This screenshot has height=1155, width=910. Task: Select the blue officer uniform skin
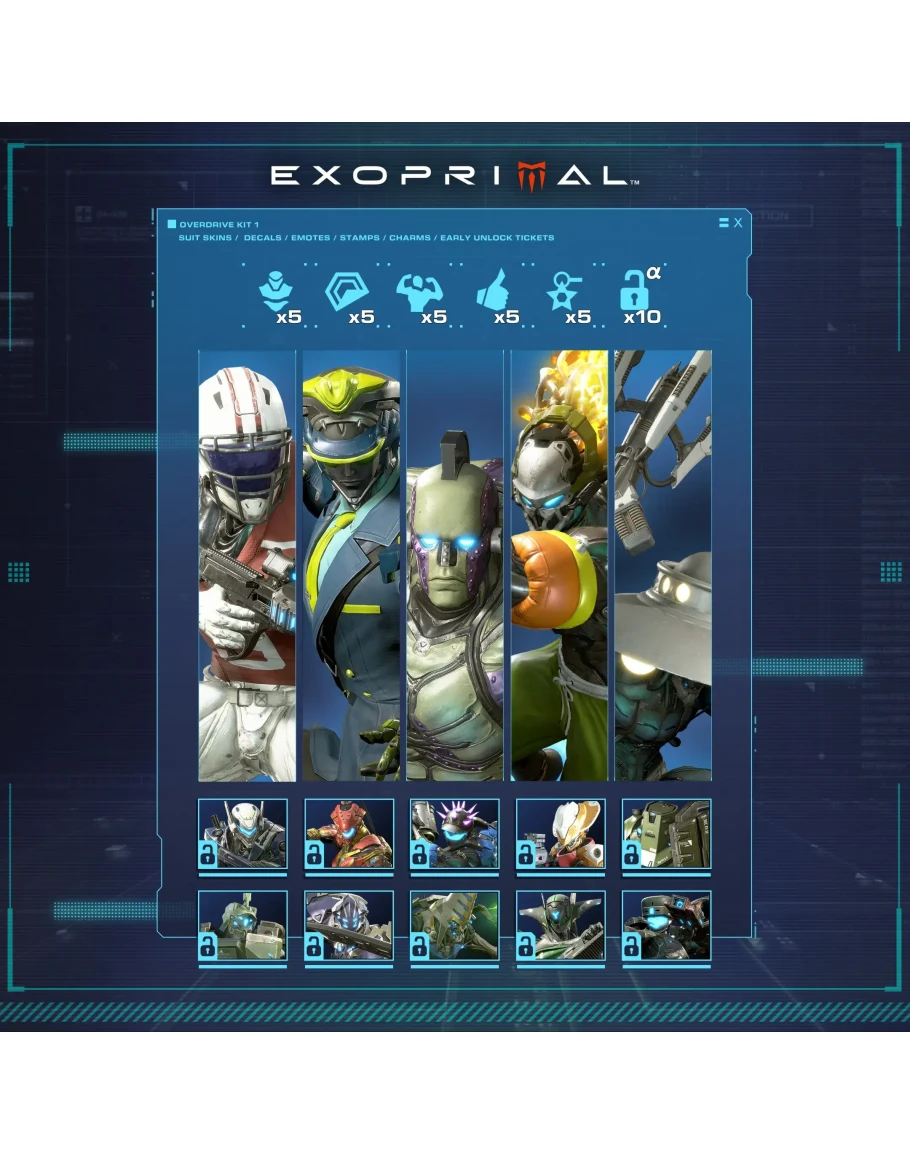click(351, 565)
